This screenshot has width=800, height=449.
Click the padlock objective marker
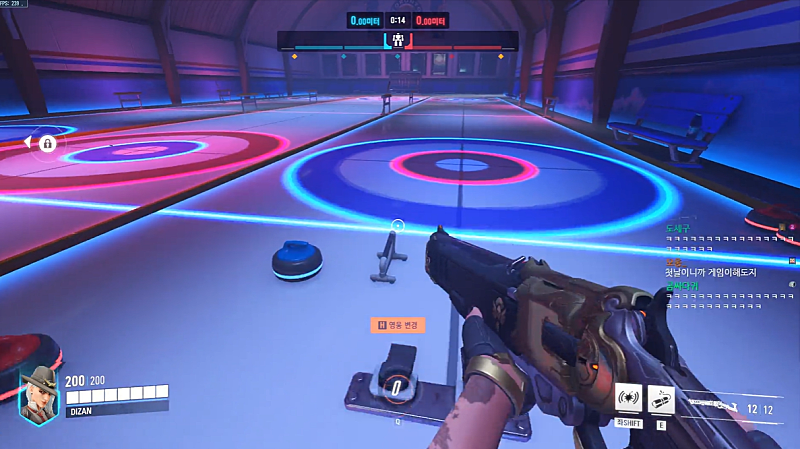46,144
